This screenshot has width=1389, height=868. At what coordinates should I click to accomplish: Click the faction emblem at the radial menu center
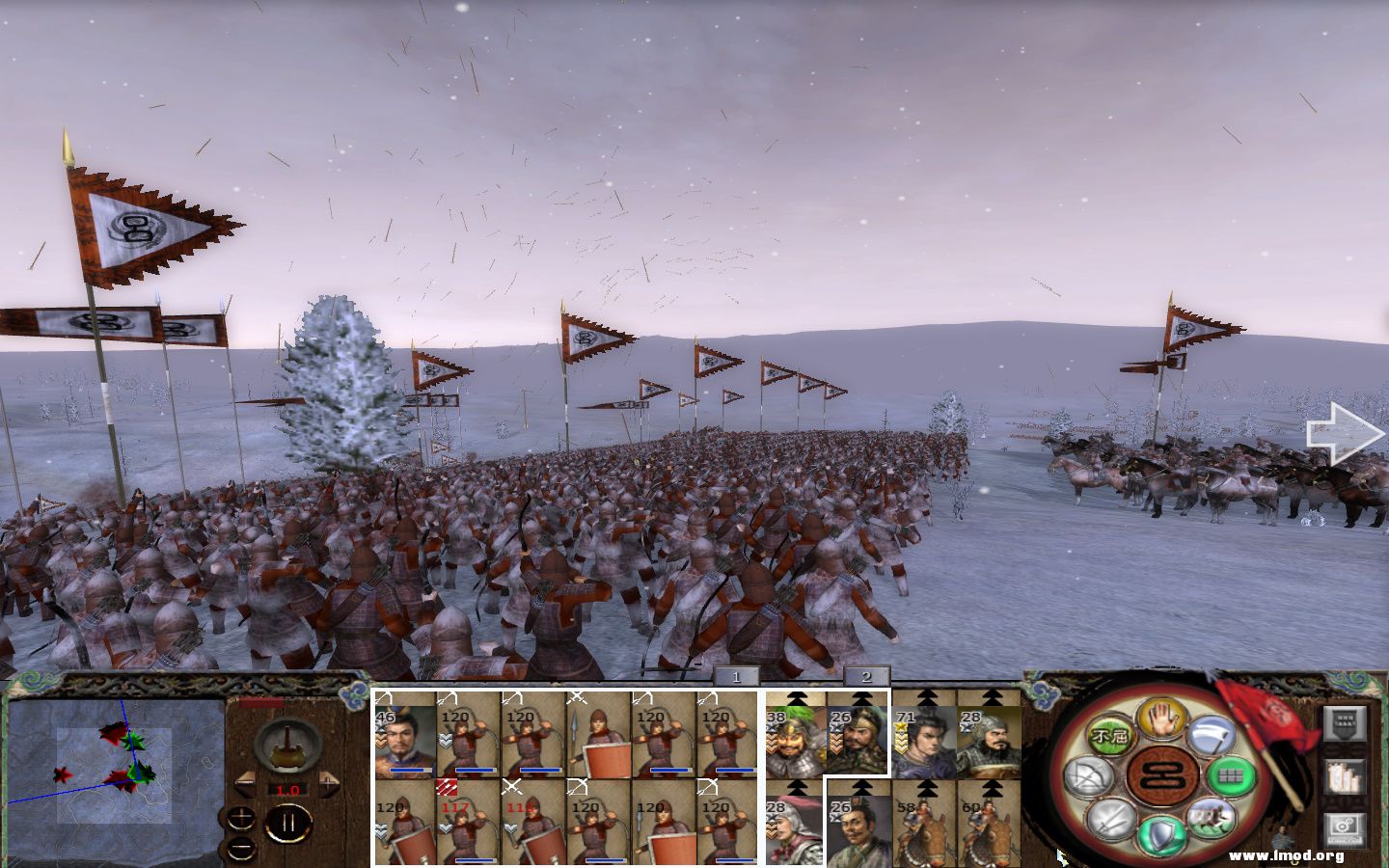pos(1160,776)
